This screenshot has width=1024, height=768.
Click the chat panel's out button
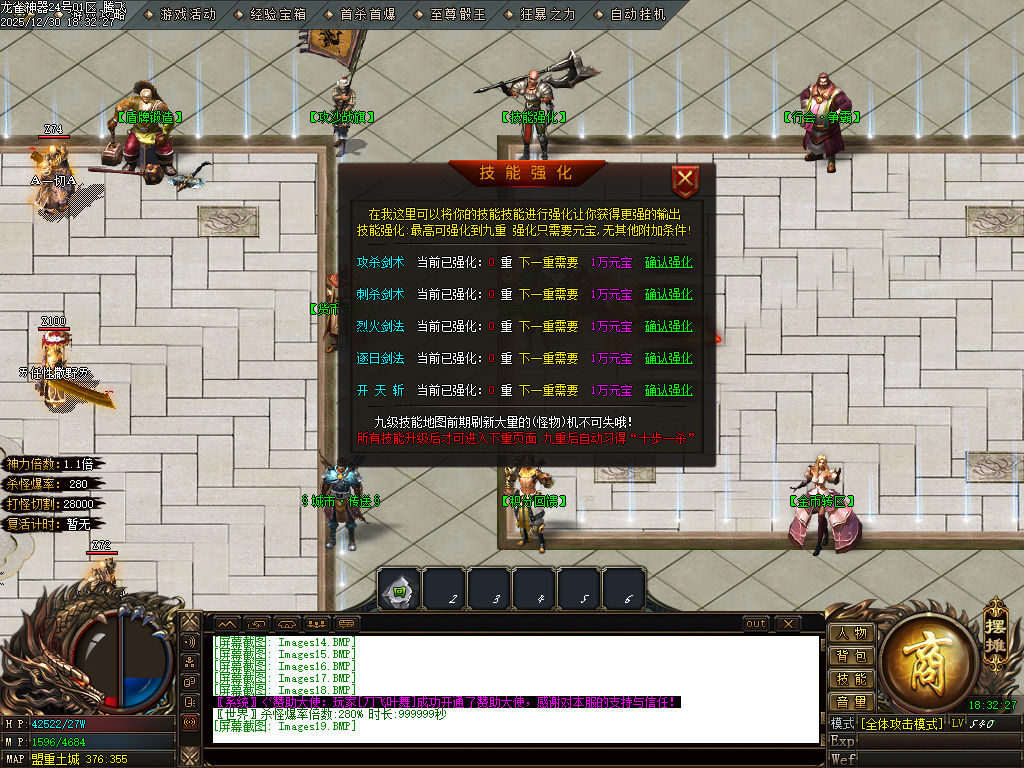(x=756, y=624)
